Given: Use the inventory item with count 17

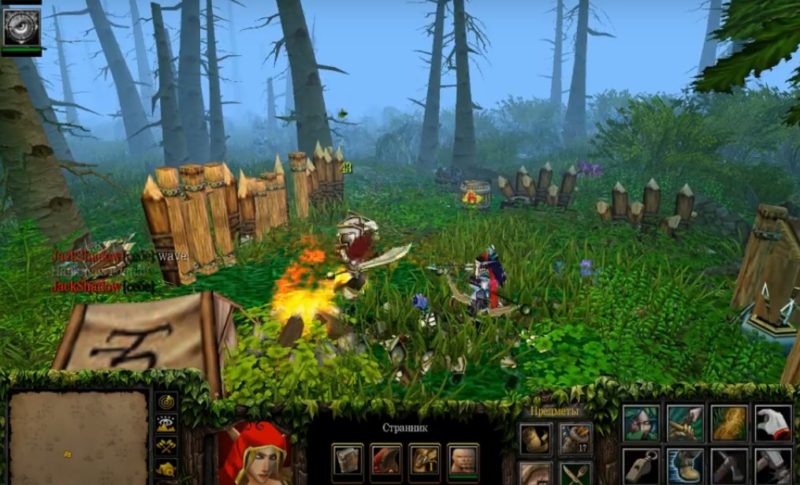Looking at the screenshot, I should pos(574,438).
